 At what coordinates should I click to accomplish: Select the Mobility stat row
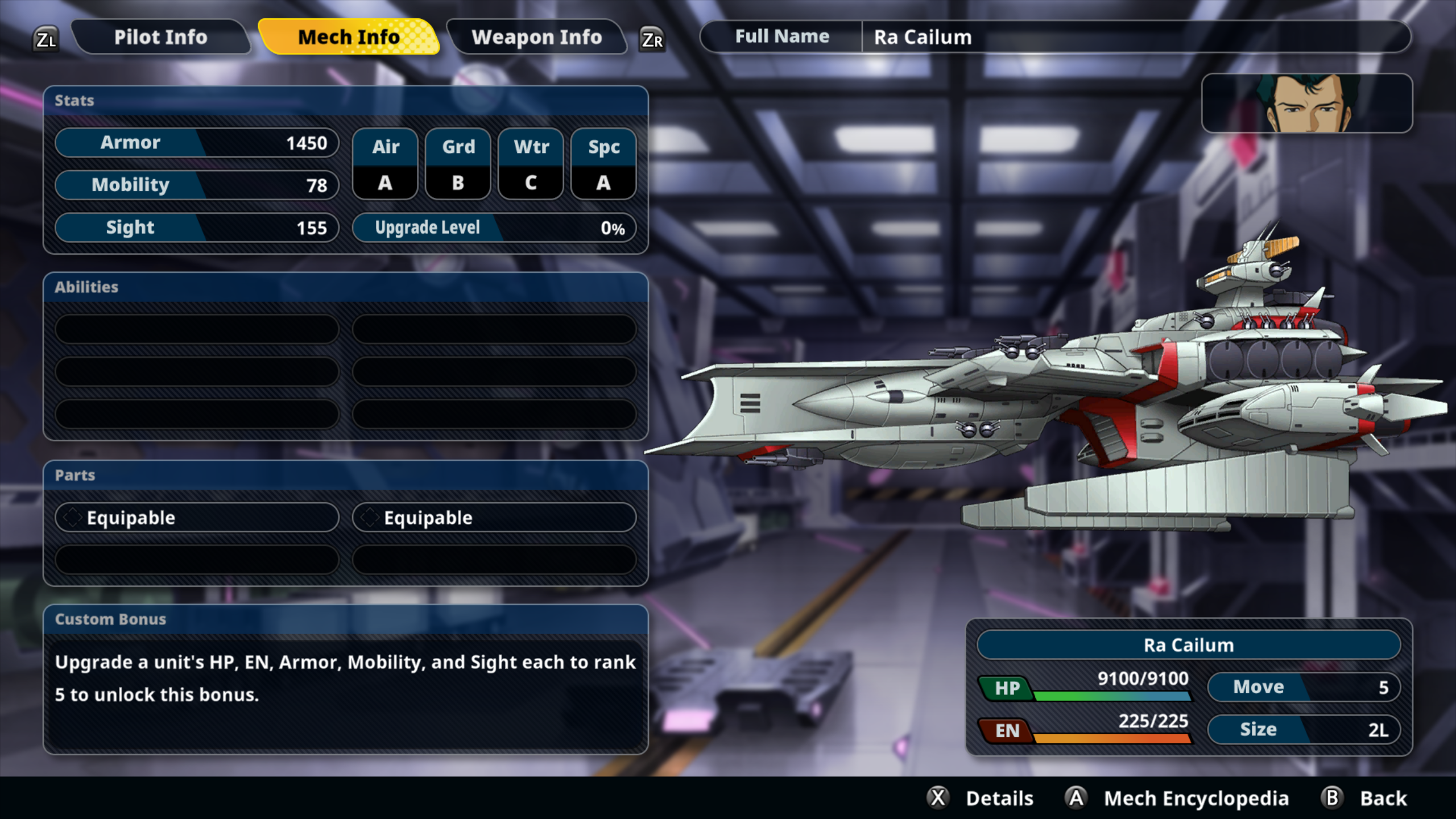[197, 185]
